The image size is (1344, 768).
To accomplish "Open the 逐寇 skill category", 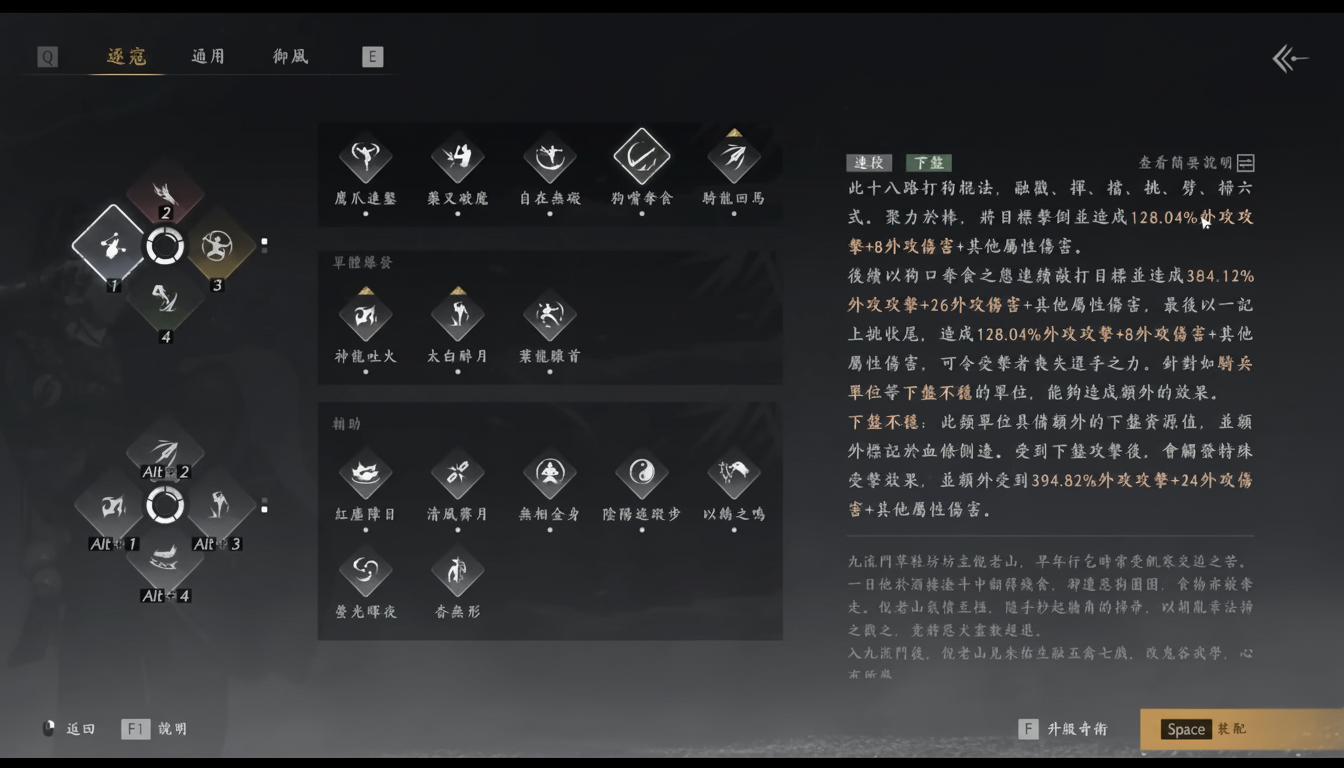I will 126,57.
